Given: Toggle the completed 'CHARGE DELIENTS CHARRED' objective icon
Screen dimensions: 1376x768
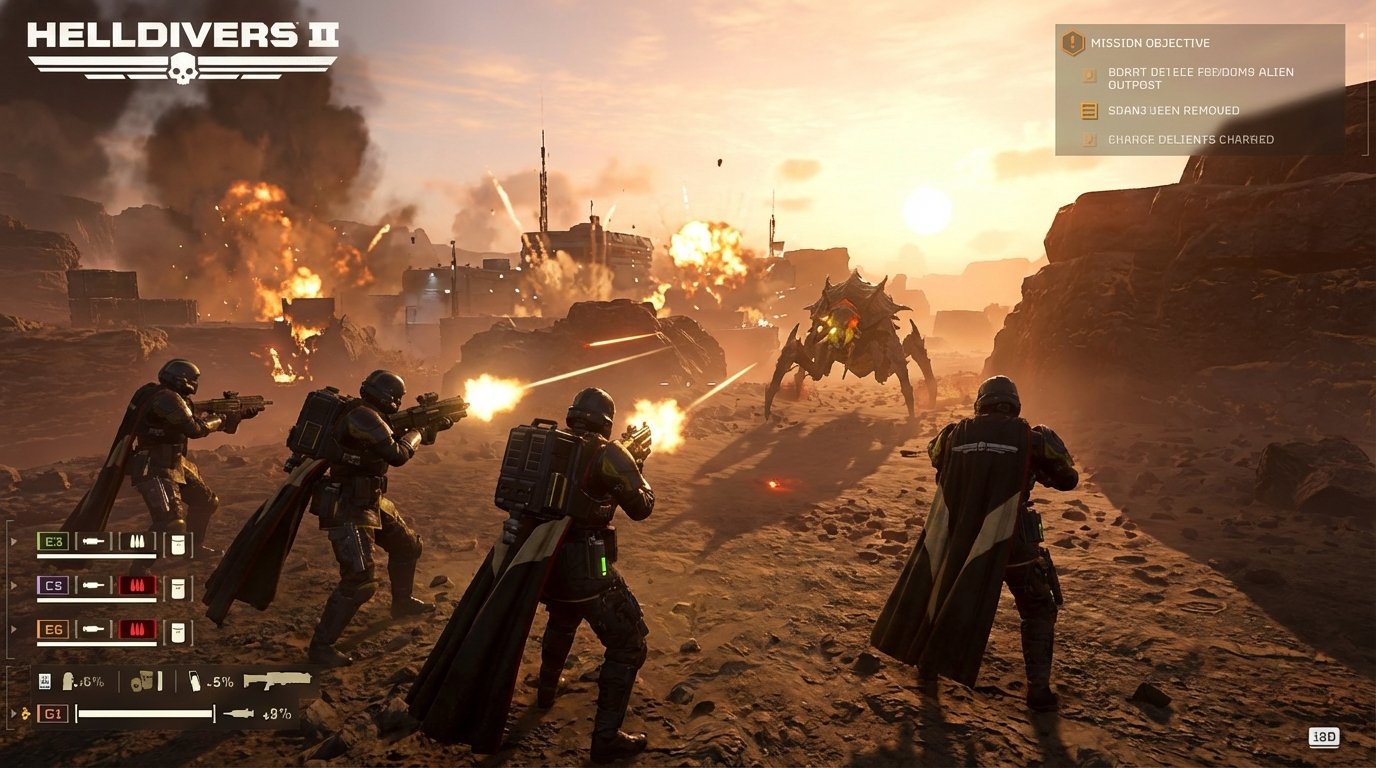Looking at the screenshot, I should click(1089, 139).
